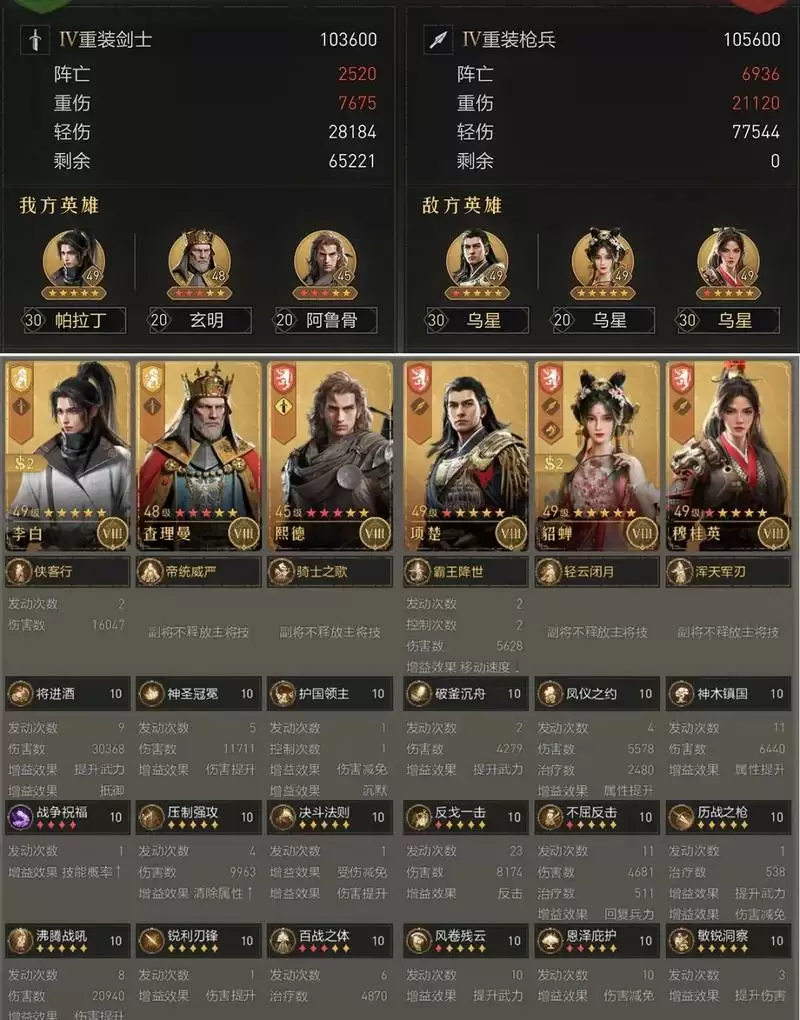Open the 穆桂英 hero card
Viewport: 800px width, 1020px height.
point(728,455)
